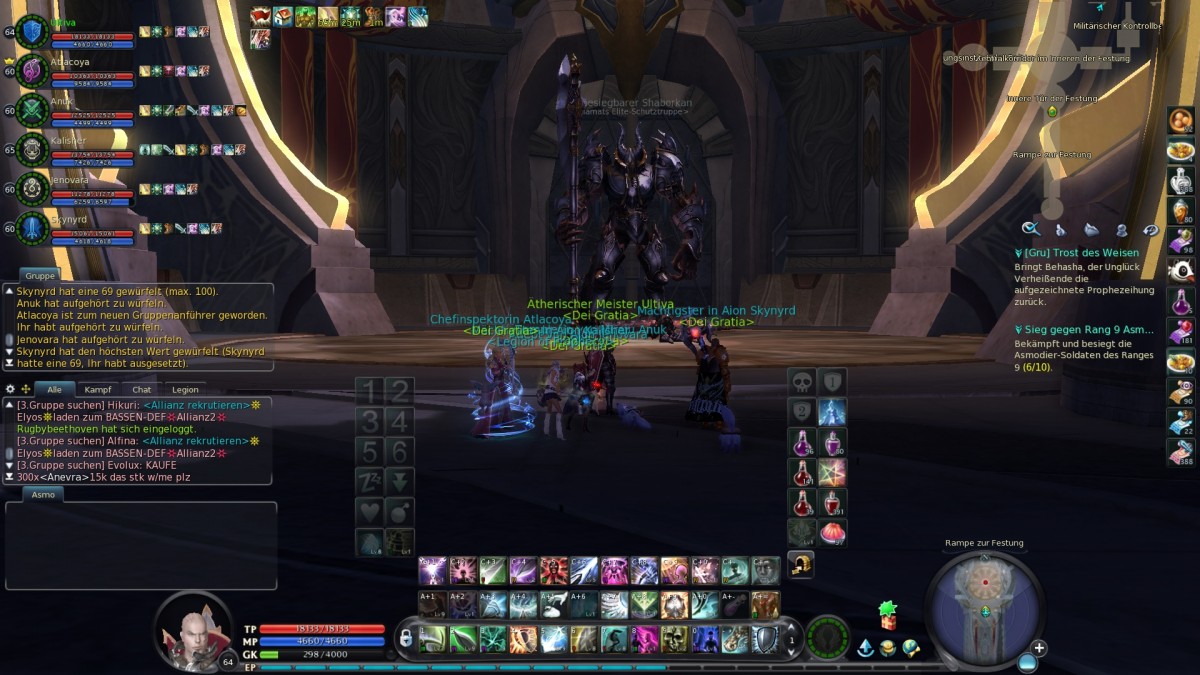Choose party member Skynyrd's portrait
Image resolution: width=1200 pixels, height=675 pixels.
33,226
